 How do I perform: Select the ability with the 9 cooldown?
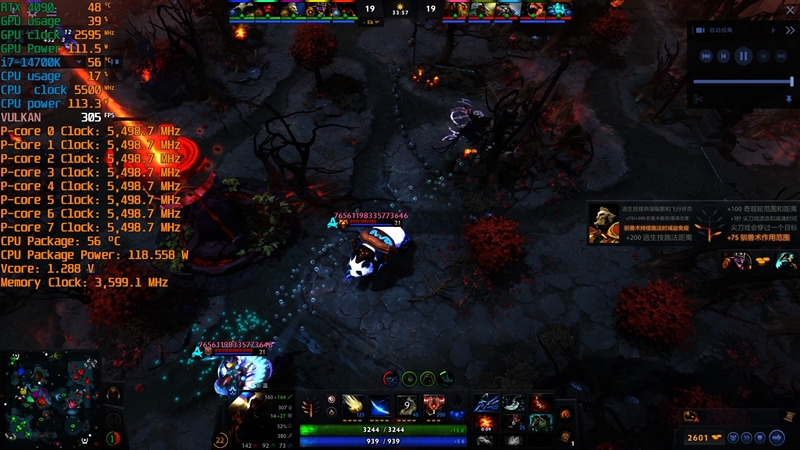pyautogui.click(x=408, y=405)
